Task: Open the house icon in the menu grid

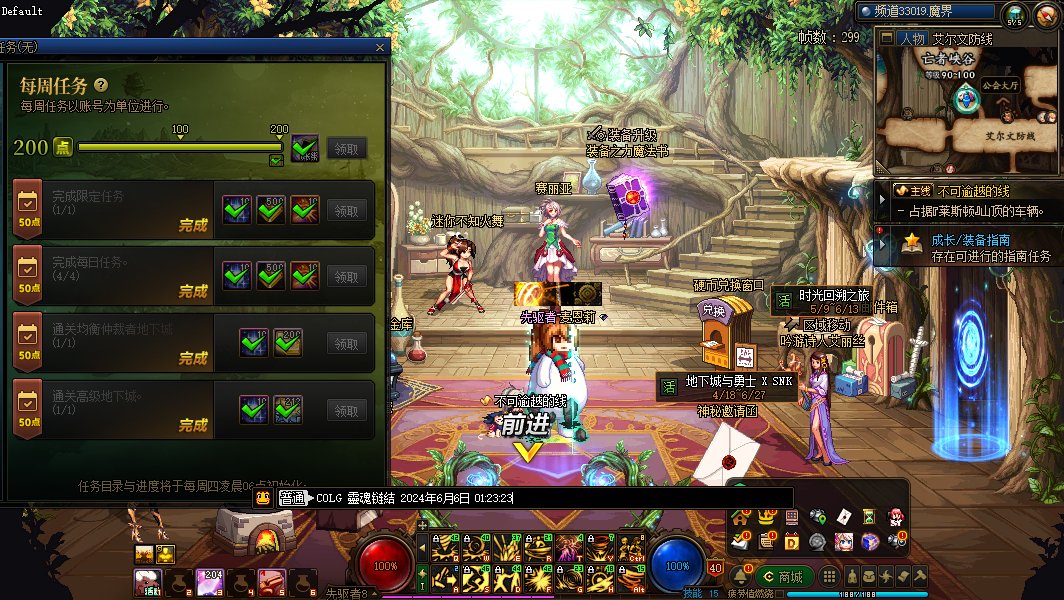Action: (741, 517)
